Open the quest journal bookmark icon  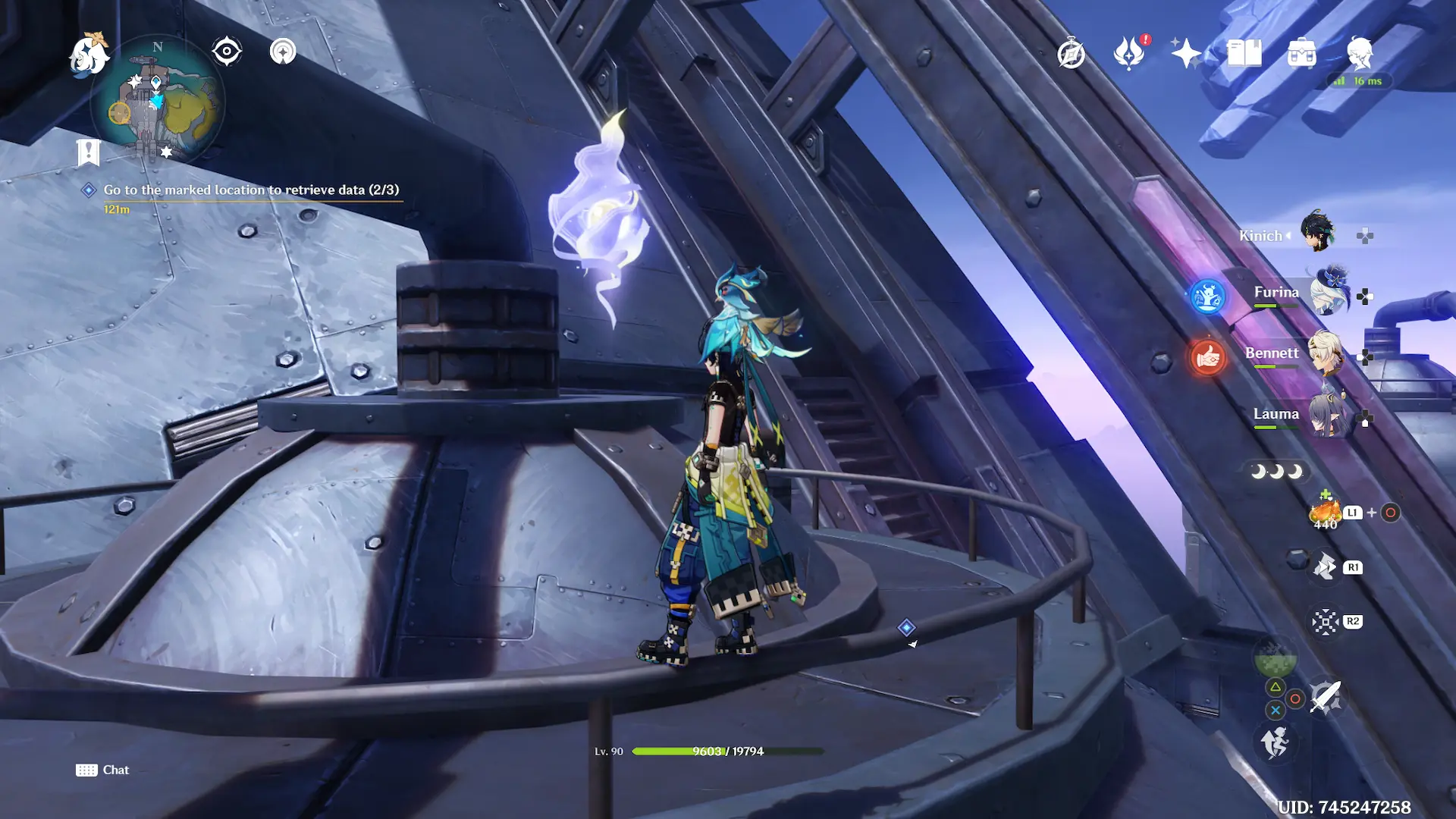pos(89,152)
